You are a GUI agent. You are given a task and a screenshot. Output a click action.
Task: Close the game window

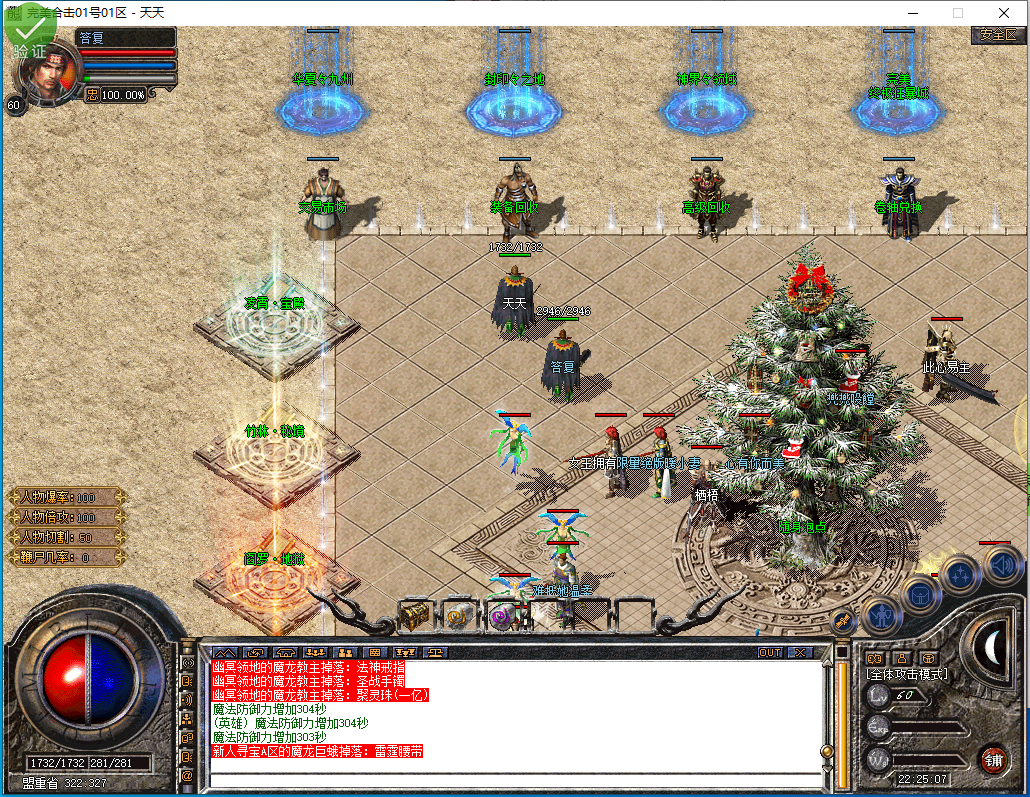1003,13
